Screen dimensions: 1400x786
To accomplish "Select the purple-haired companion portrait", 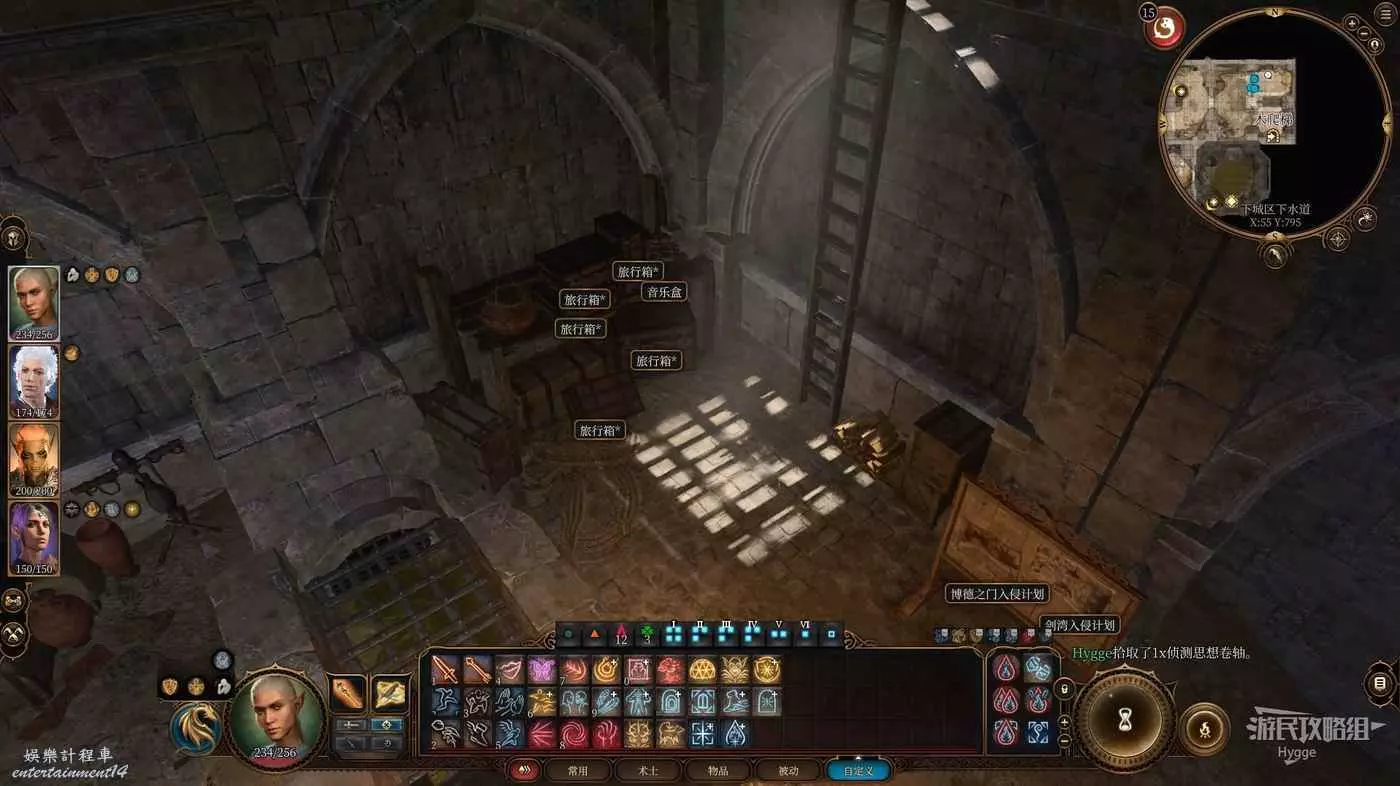I will click(x=34, y=537).
